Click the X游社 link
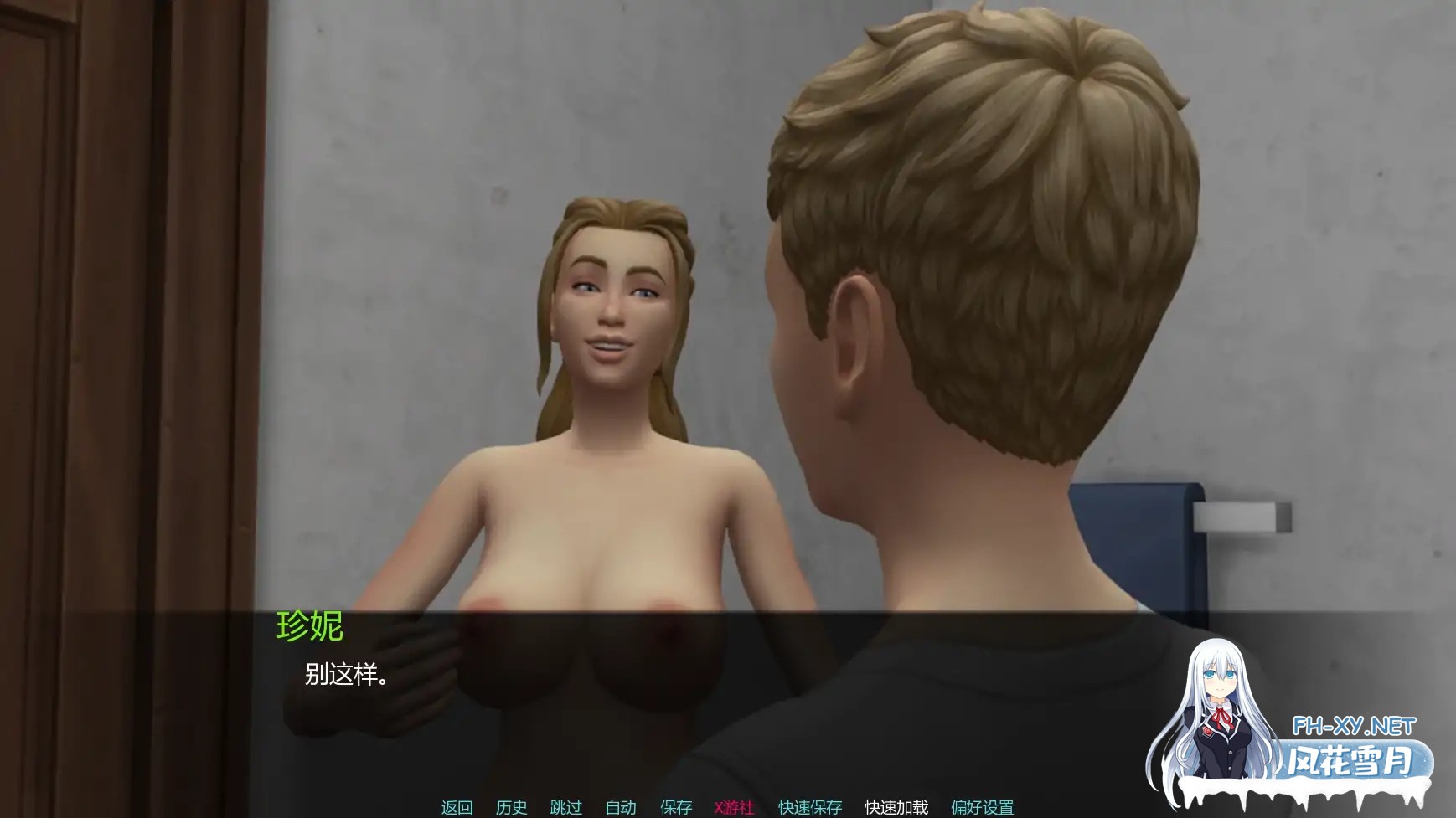Screen dimensions: 1456x818 coord(734,807)
